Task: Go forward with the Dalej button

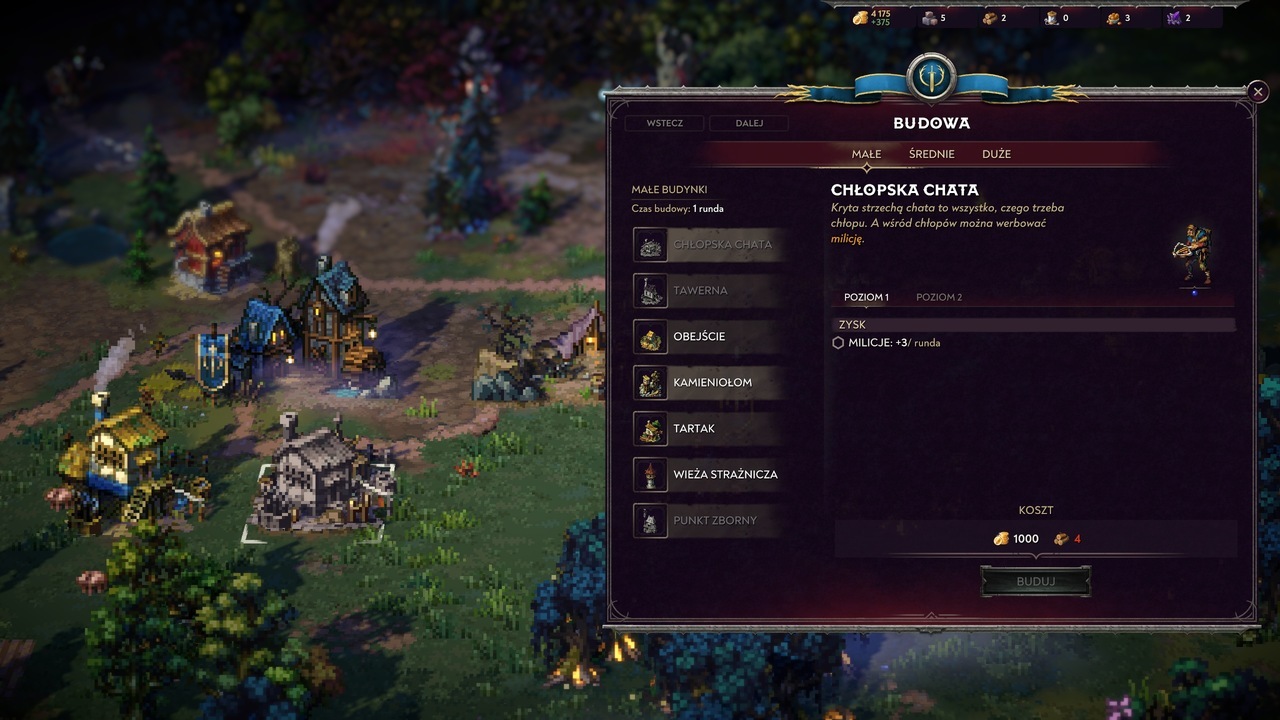Action: pyautogui.click(x=749, y=123)
